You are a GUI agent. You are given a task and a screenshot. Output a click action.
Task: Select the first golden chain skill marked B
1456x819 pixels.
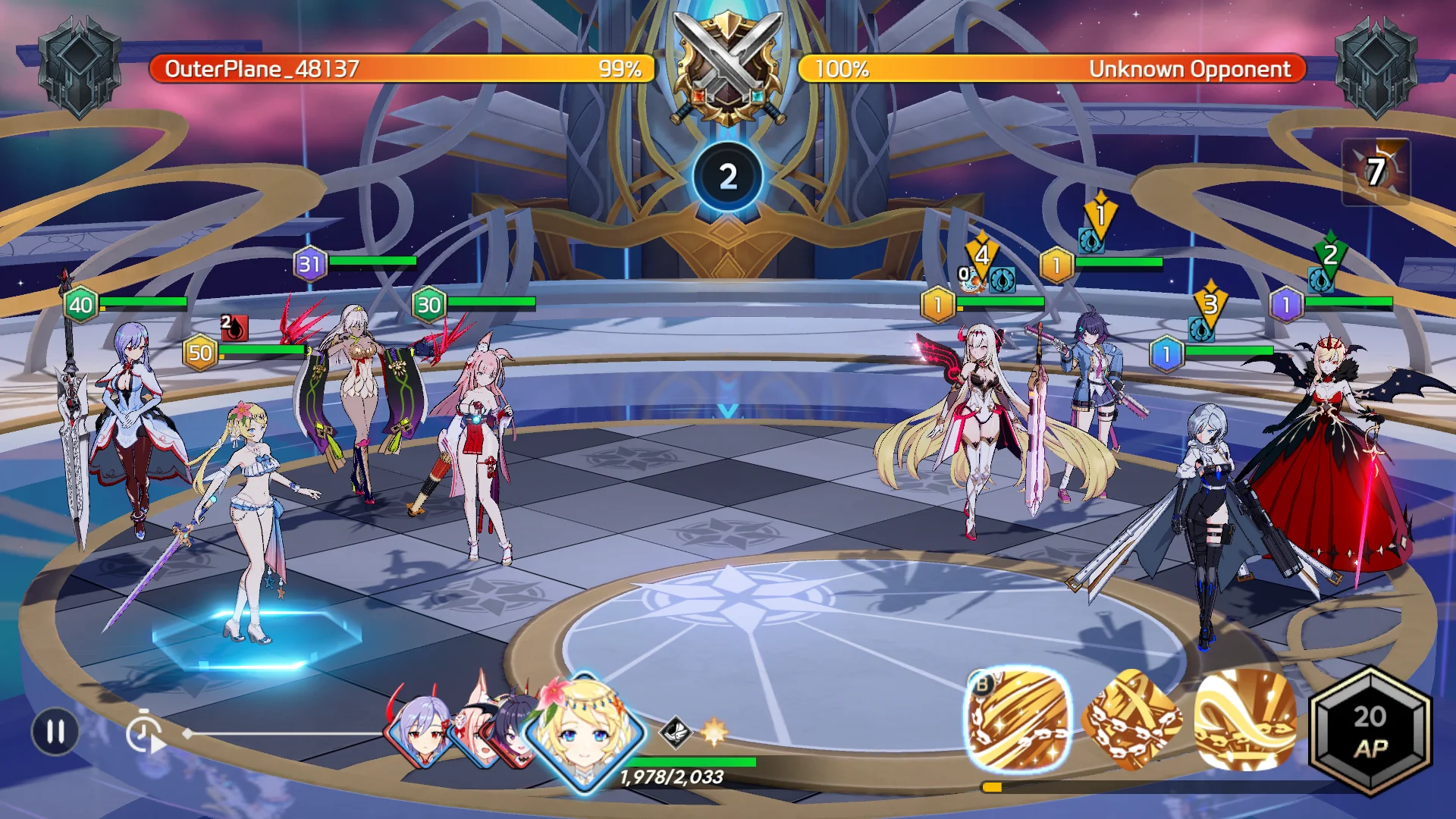1018,719
